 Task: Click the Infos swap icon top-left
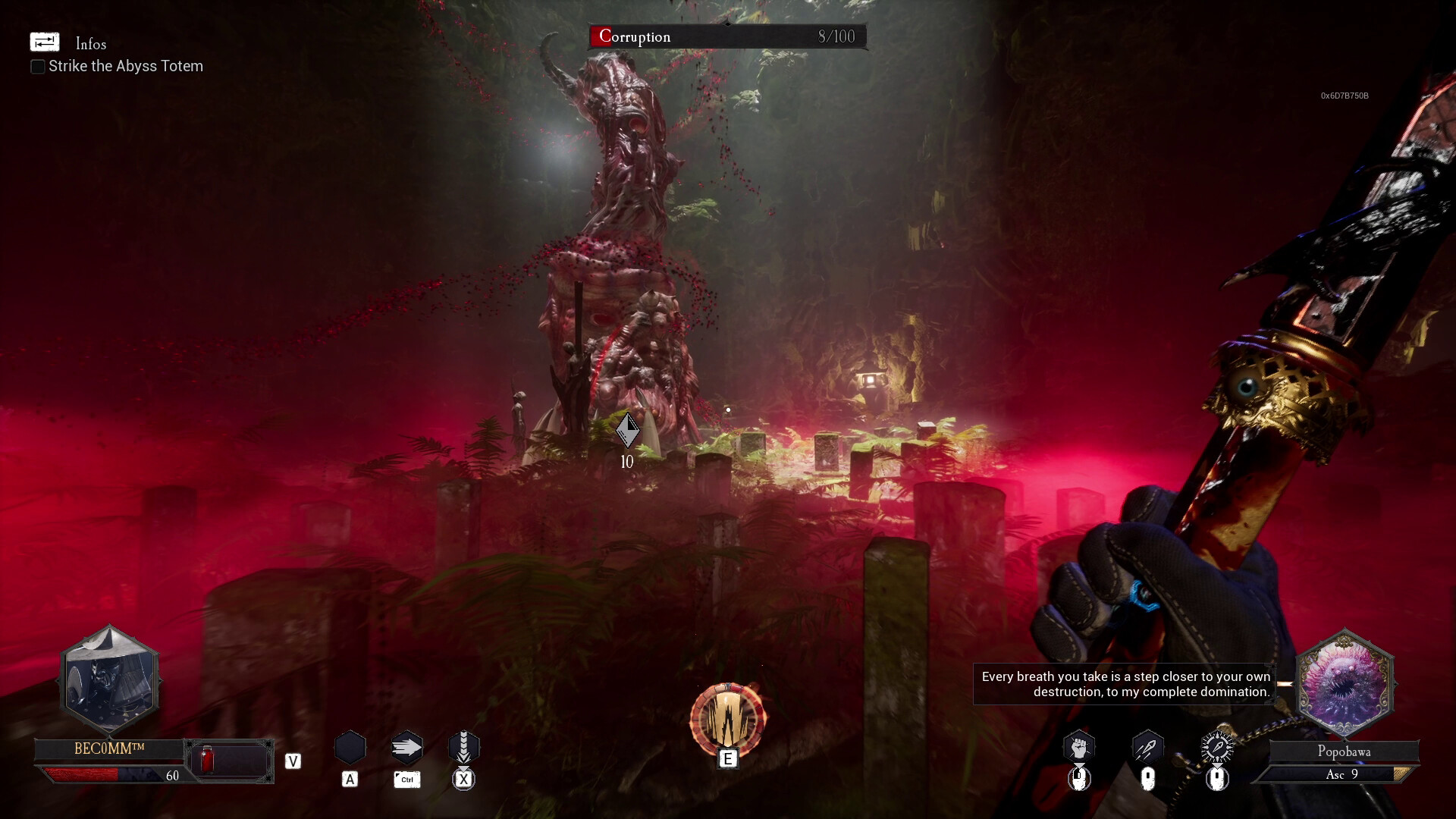click(44, 42)
